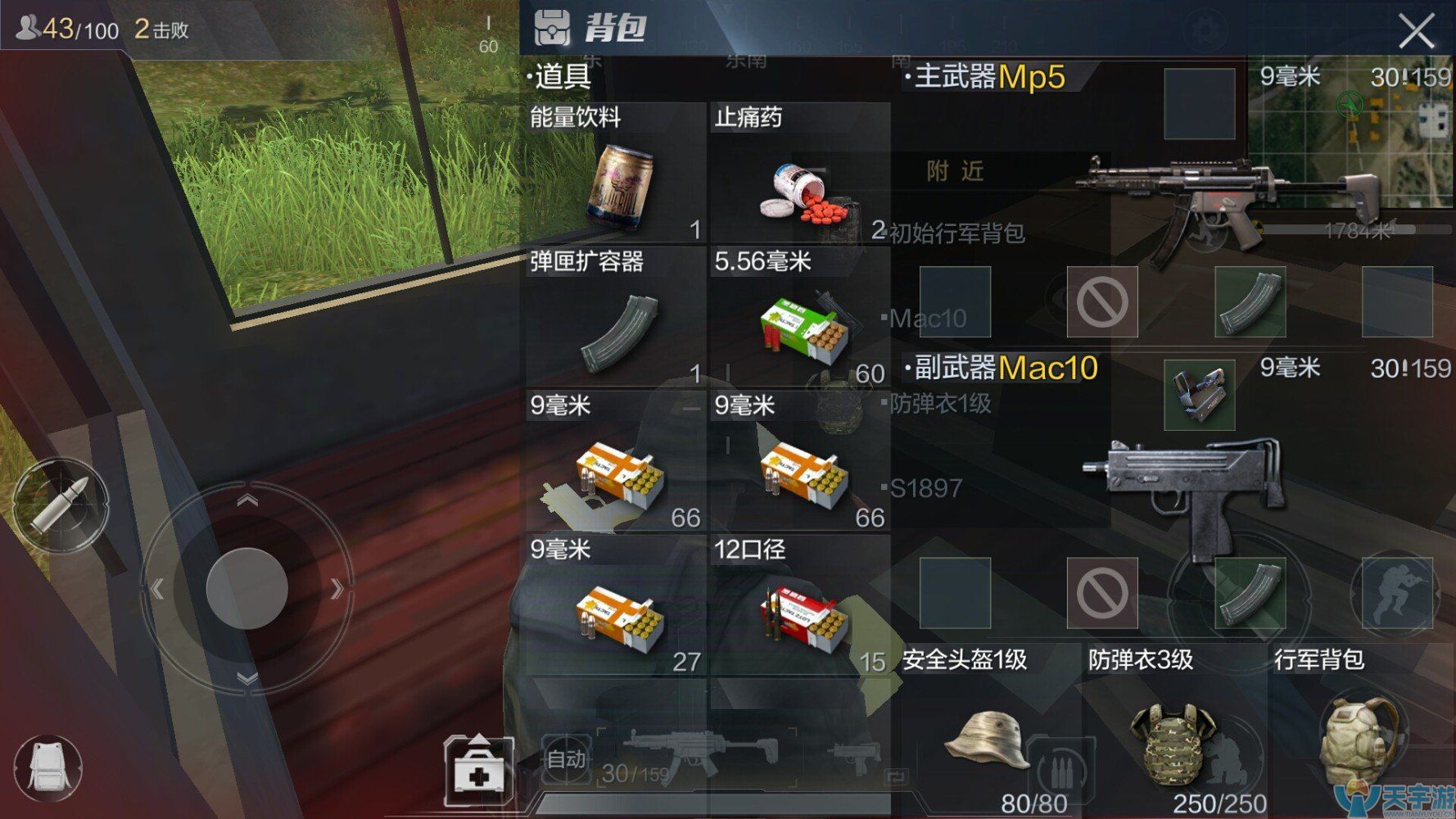The height and width of the screenshot is (819, 1456).
Task: Expand the 附近 nearby items section
Action: pyautogui.click(x=957, y=172)
